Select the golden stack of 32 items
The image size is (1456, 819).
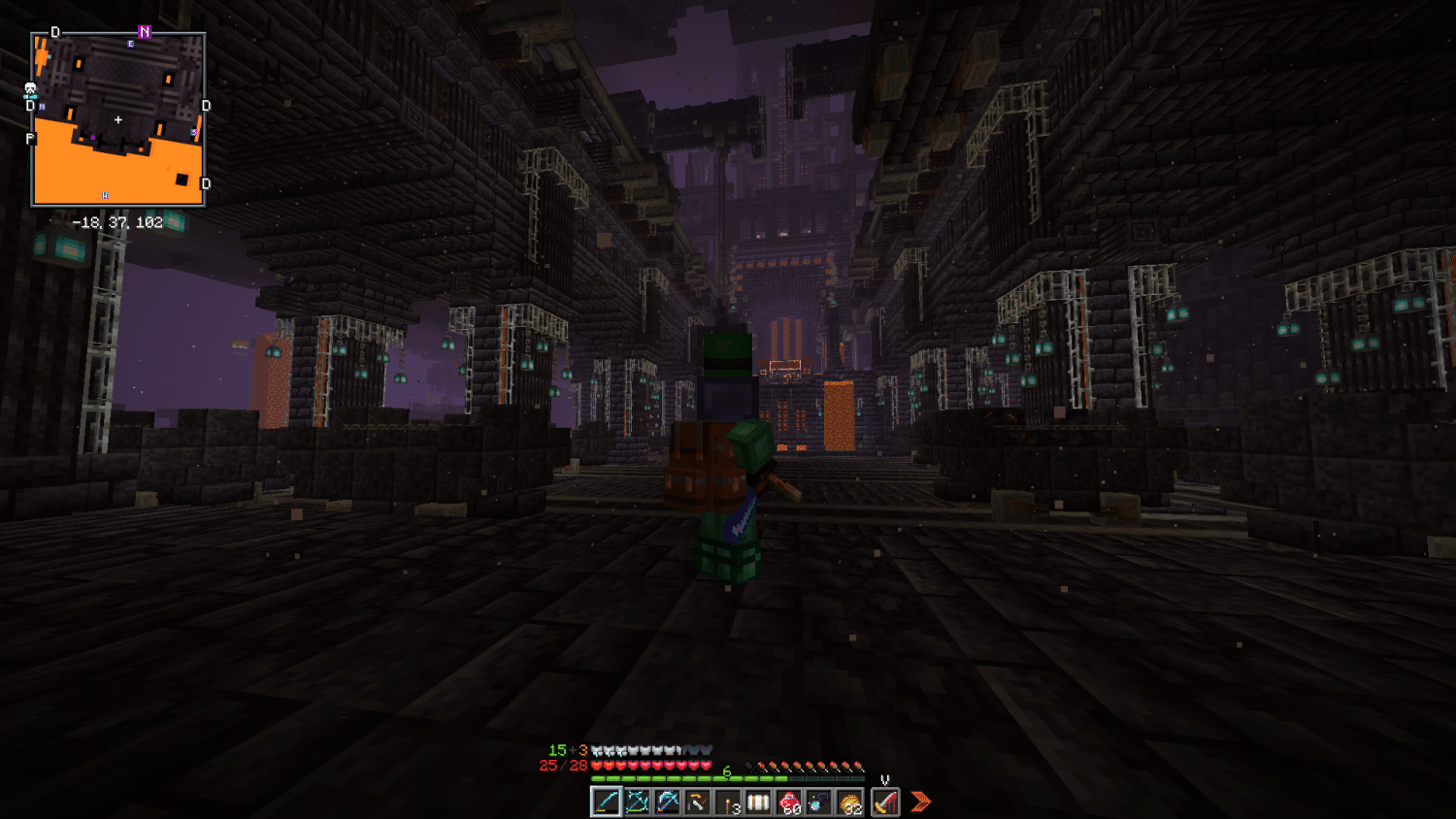point(849,803)
